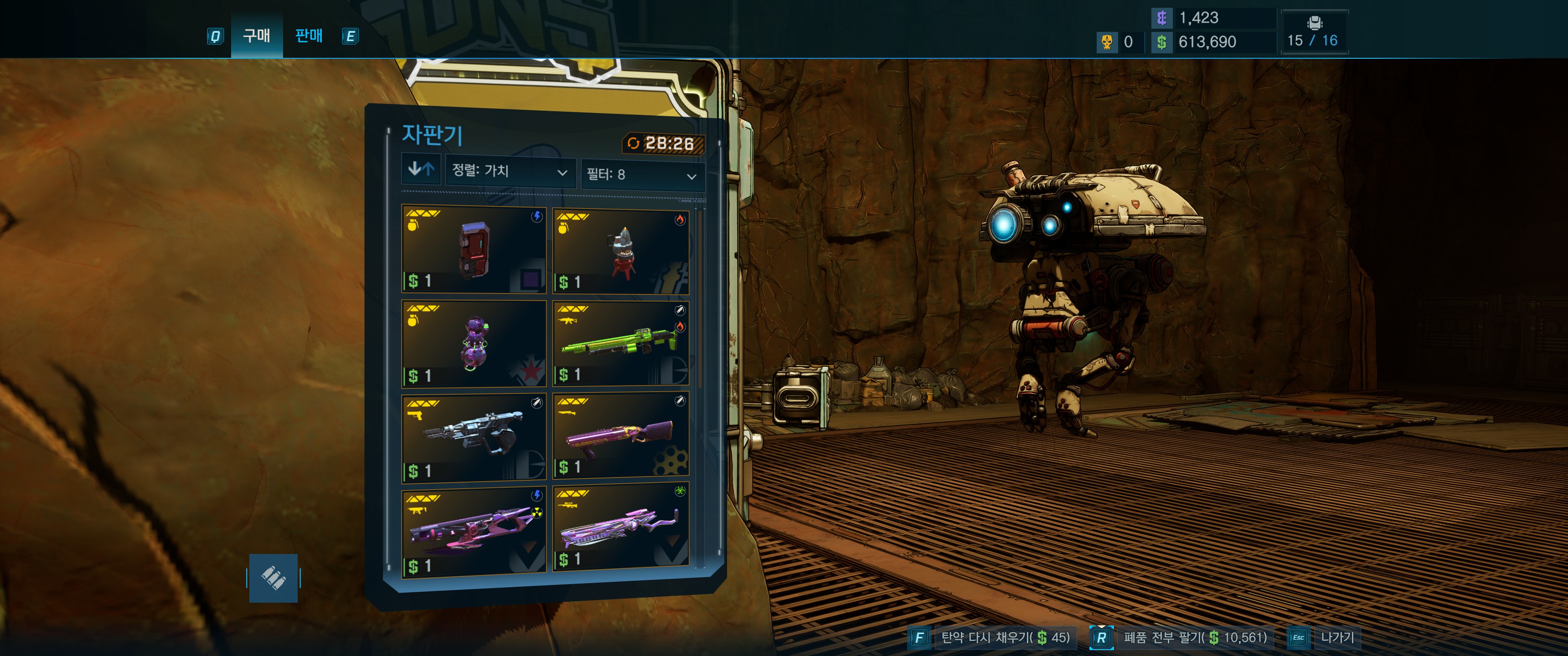Select the red-legged fire grenade item
Viewport: 1568px width, 656px height.
pyautogui.click(x=621, y=251)
